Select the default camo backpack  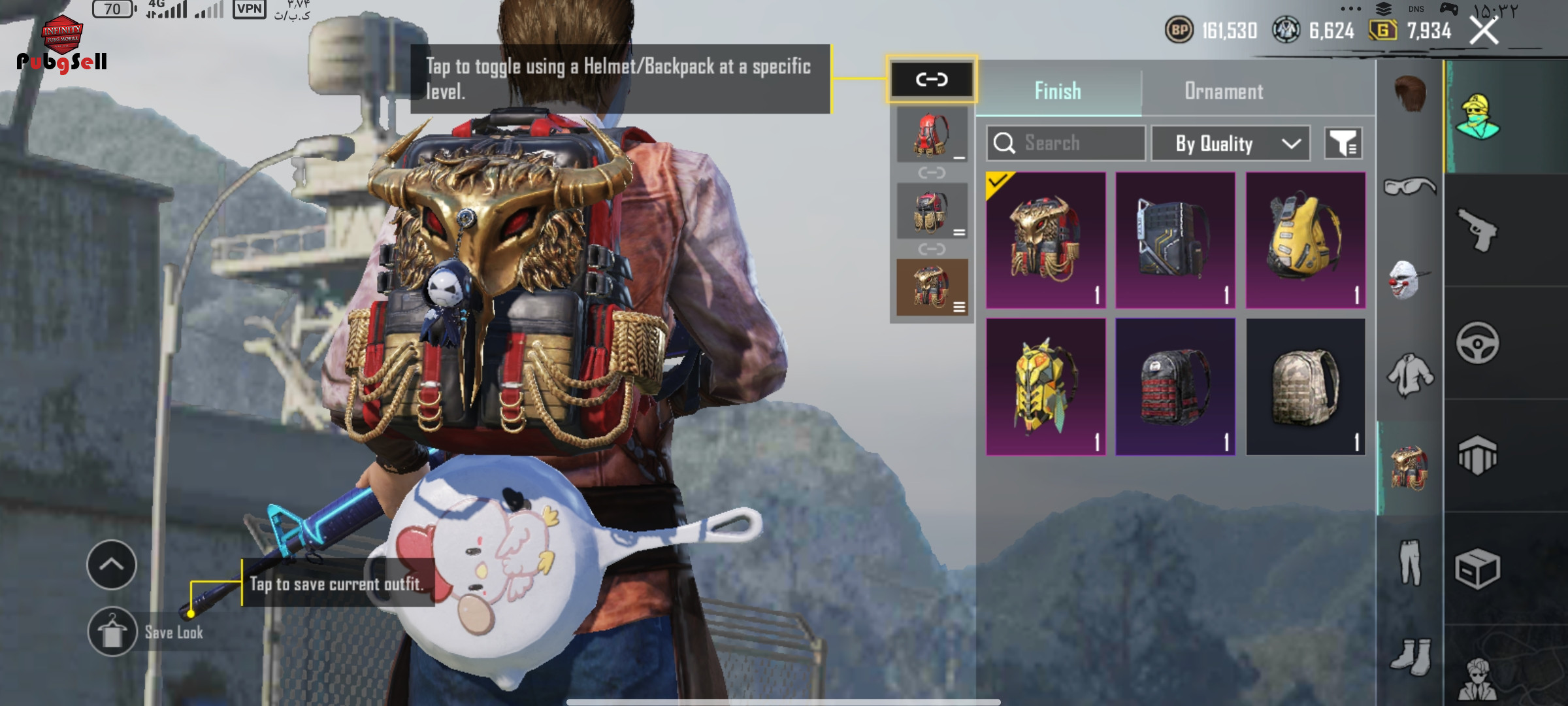point(1305,386)
